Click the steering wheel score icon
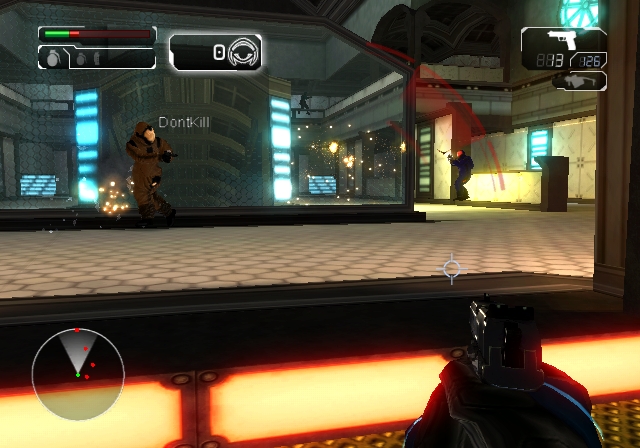 coord(243,52)
